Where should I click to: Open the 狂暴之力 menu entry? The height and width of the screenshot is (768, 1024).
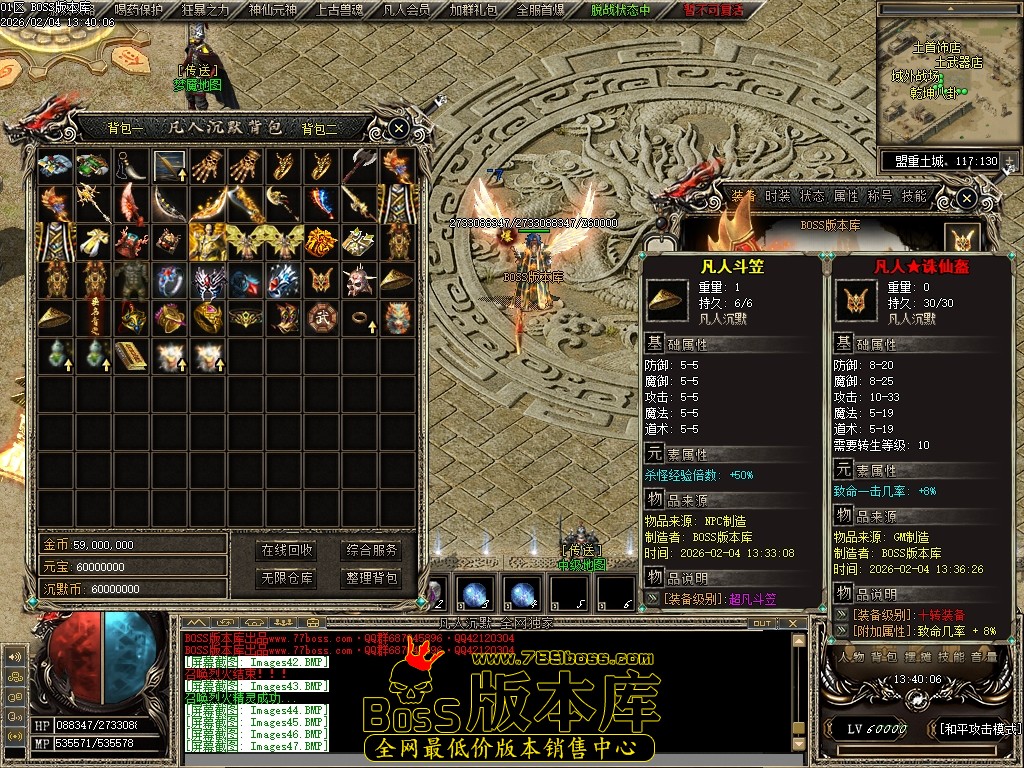pos(205,10)
